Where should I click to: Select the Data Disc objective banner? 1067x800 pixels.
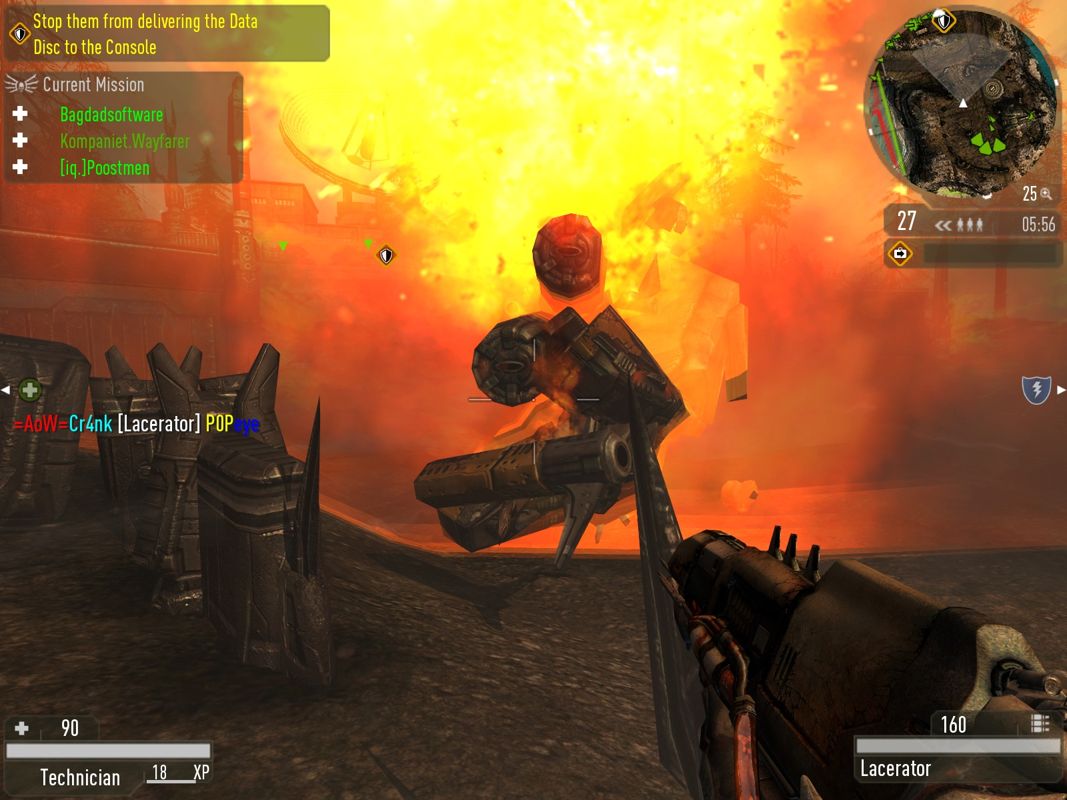(165, 34)
